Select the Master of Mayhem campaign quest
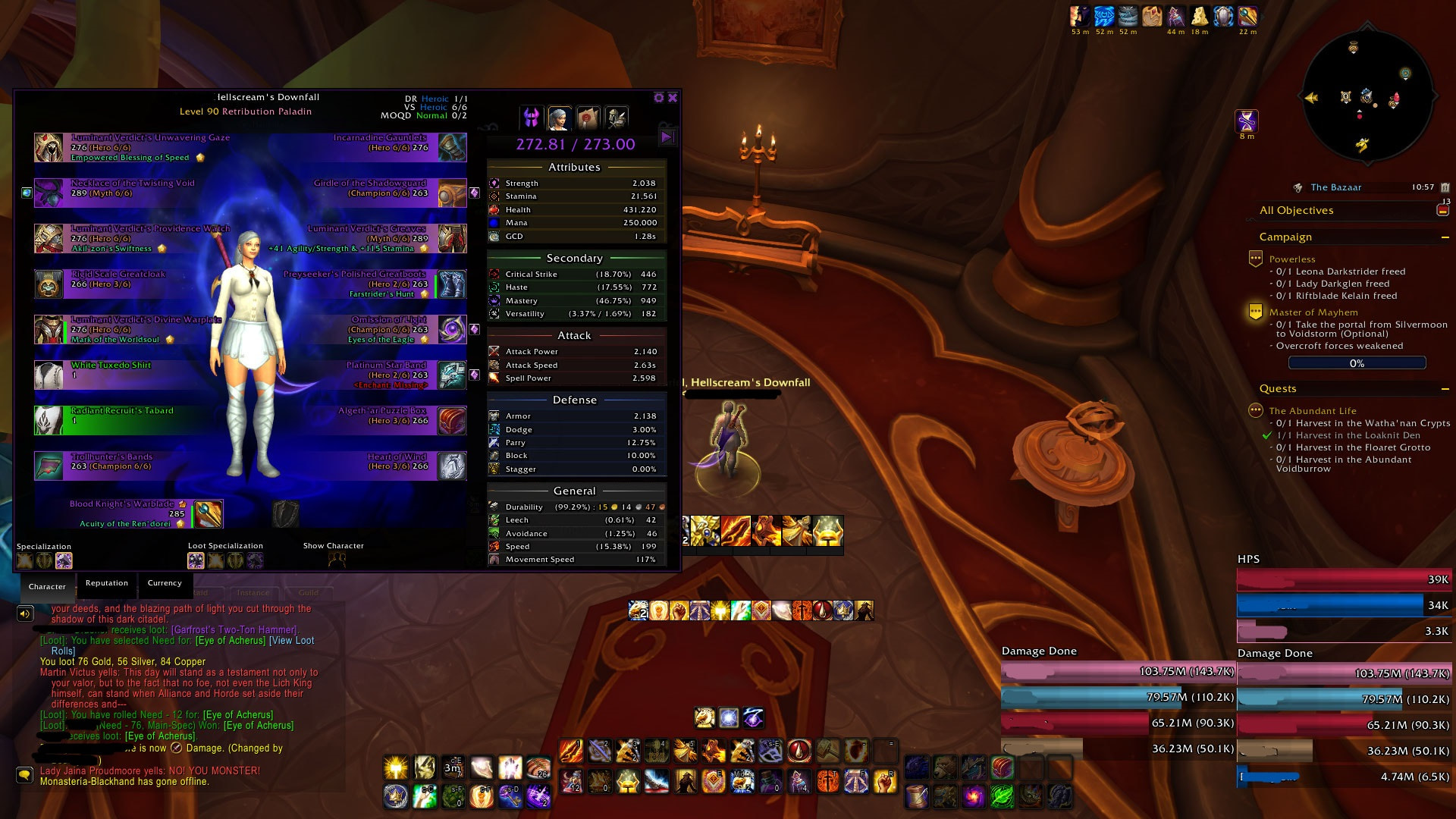The height and width of the screenshot is (819, 1456). [1313, 312]
